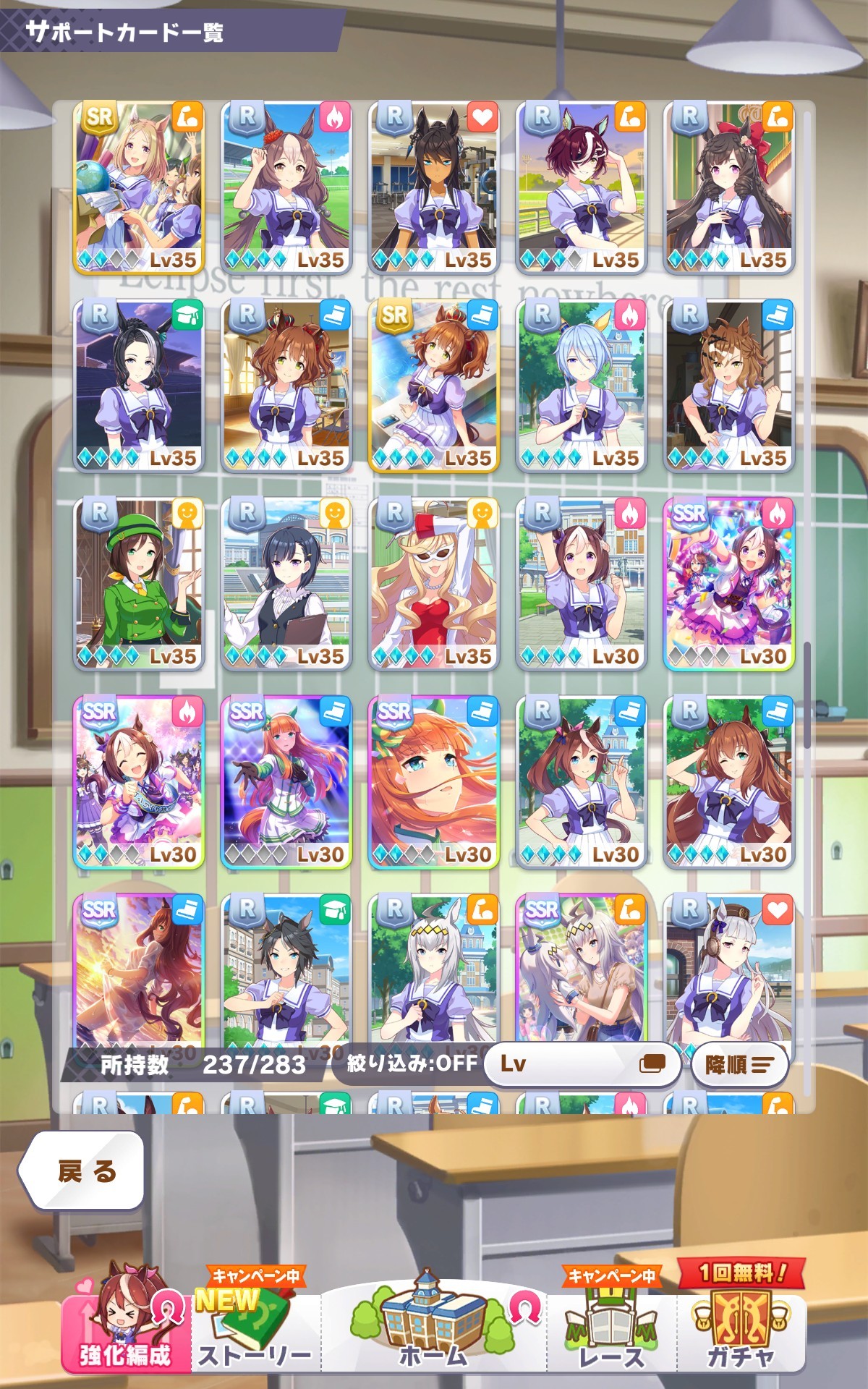Viewport: 868px width, 1389px height.
Task: Select the SSR sunset silhouette card
Action: click(x=139, y=969)
